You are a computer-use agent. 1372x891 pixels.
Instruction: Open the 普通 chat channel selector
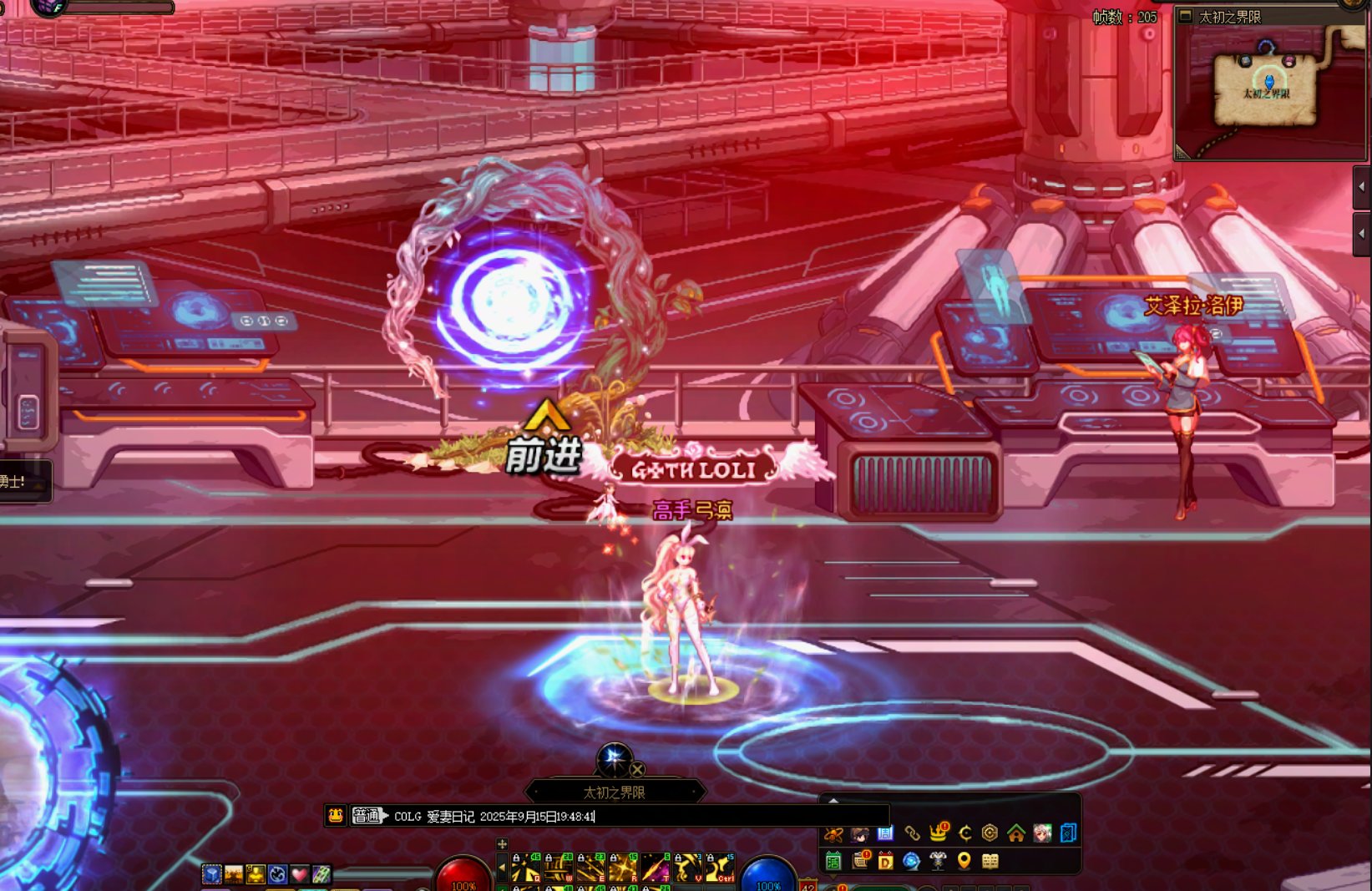[x=367, y=816]
